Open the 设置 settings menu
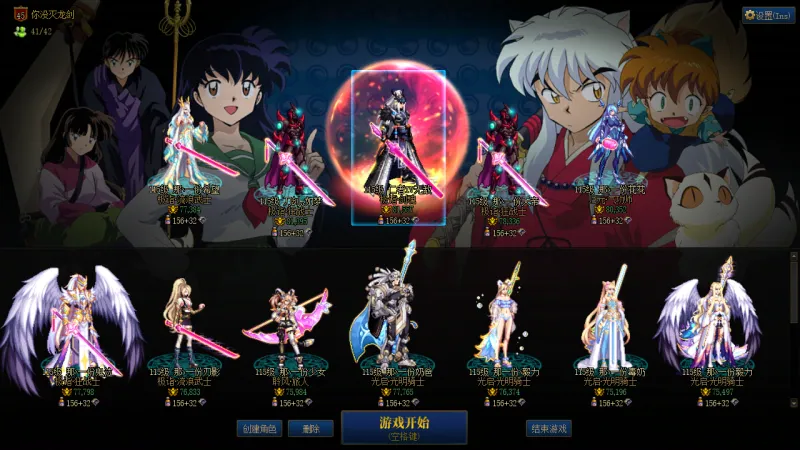The height and width of the screenshot is (450, 800). click(x=768, y=15)
